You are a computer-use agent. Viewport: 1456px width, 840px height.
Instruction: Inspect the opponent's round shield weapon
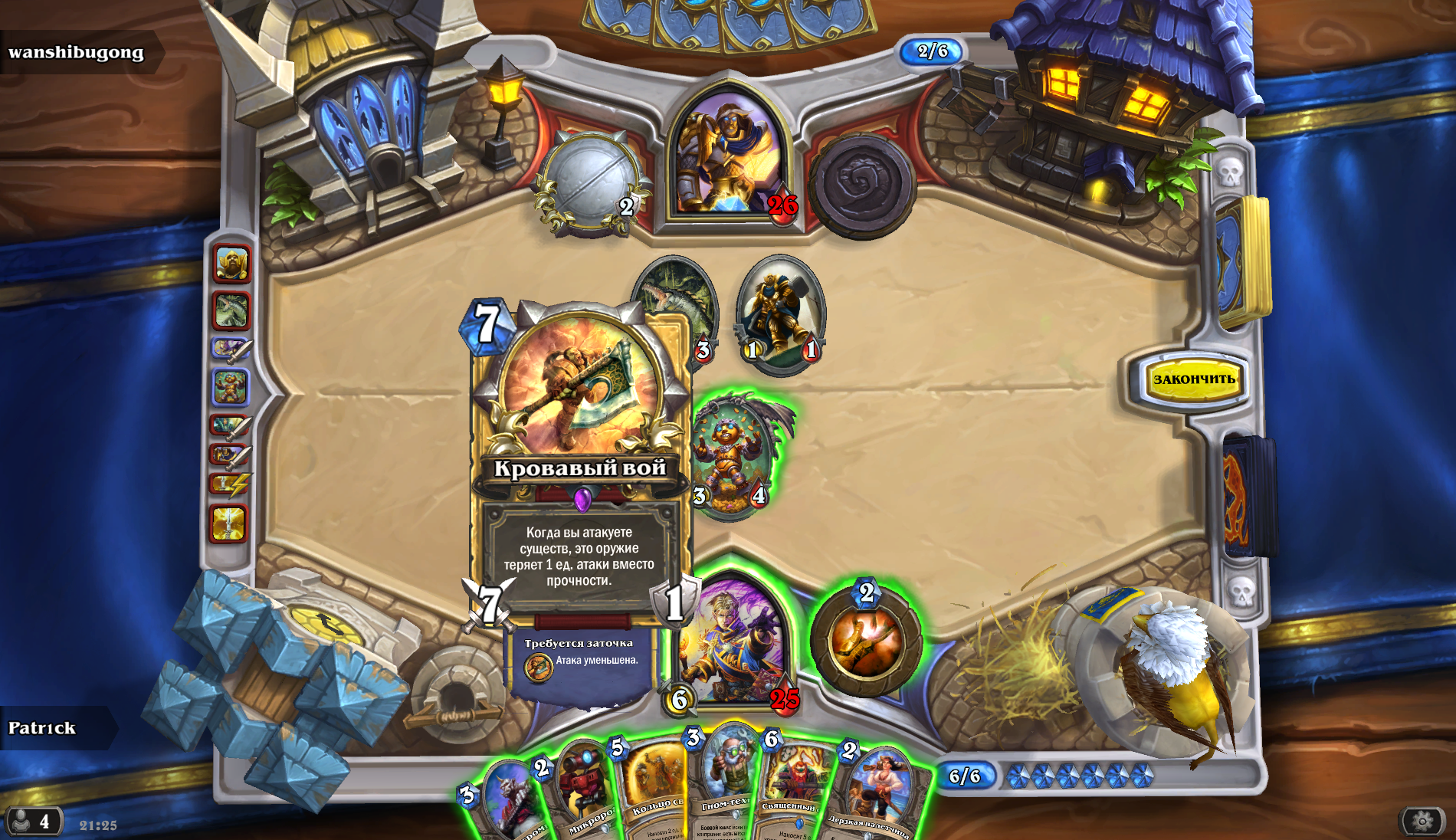coord(591,180)
